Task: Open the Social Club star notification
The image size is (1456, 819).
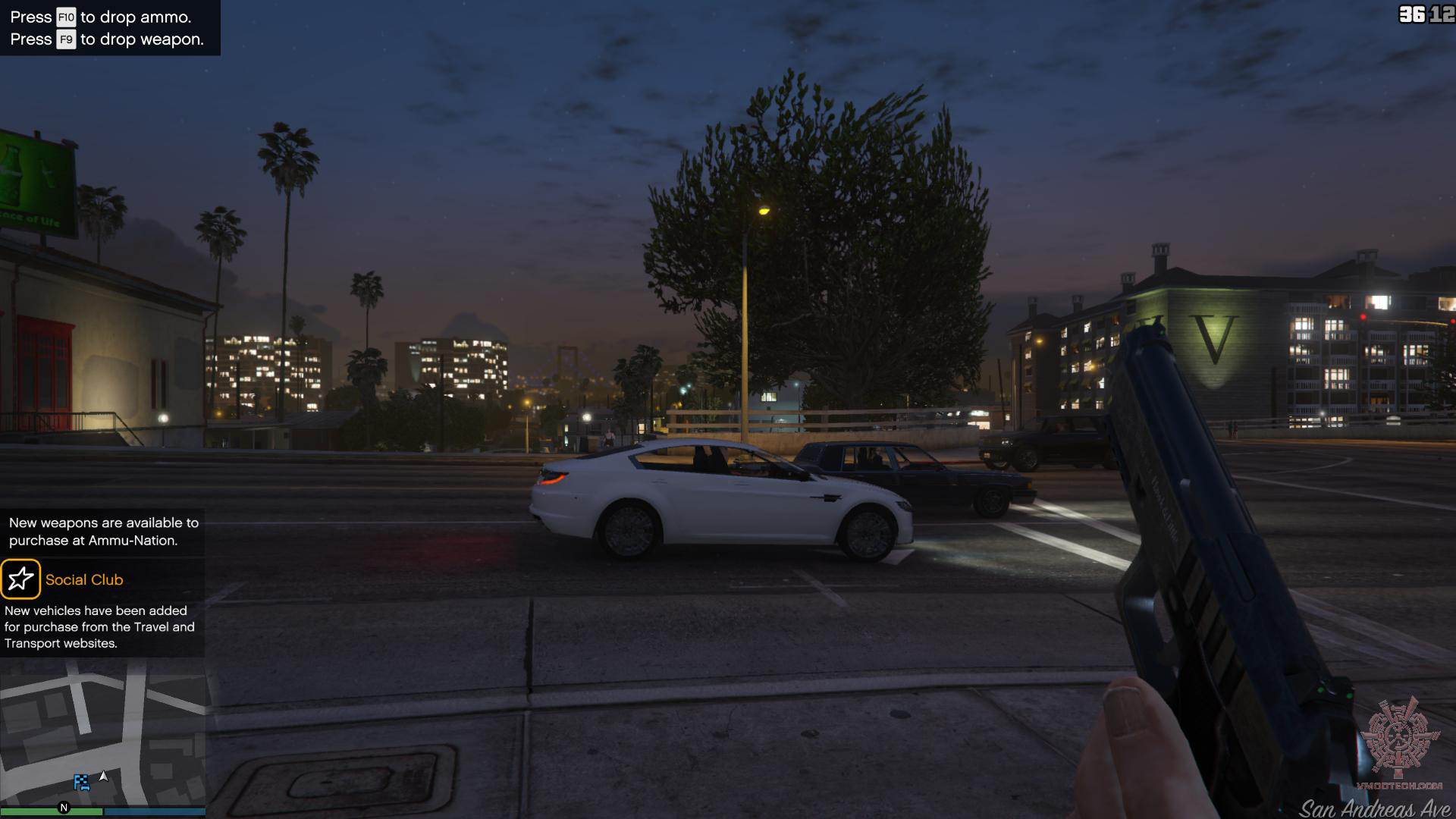Action: 20,579
